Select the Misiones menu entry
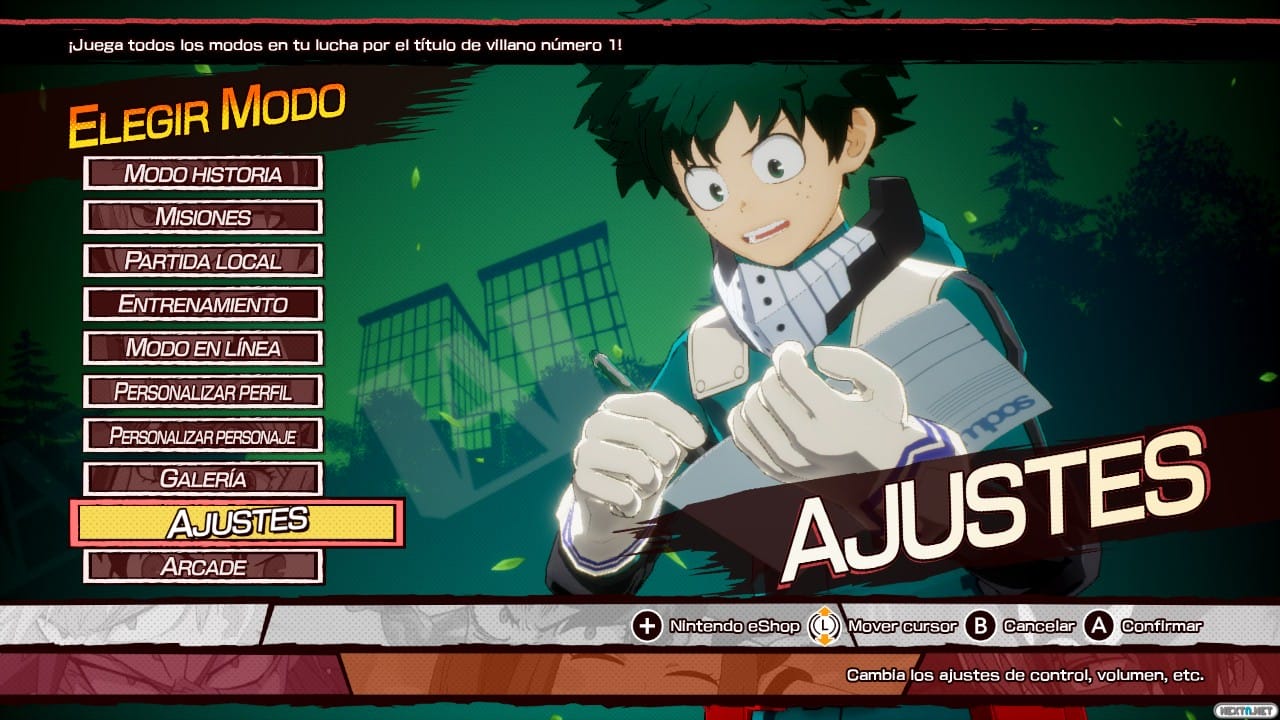This screenshot has height=720, width=1280. 203,217
